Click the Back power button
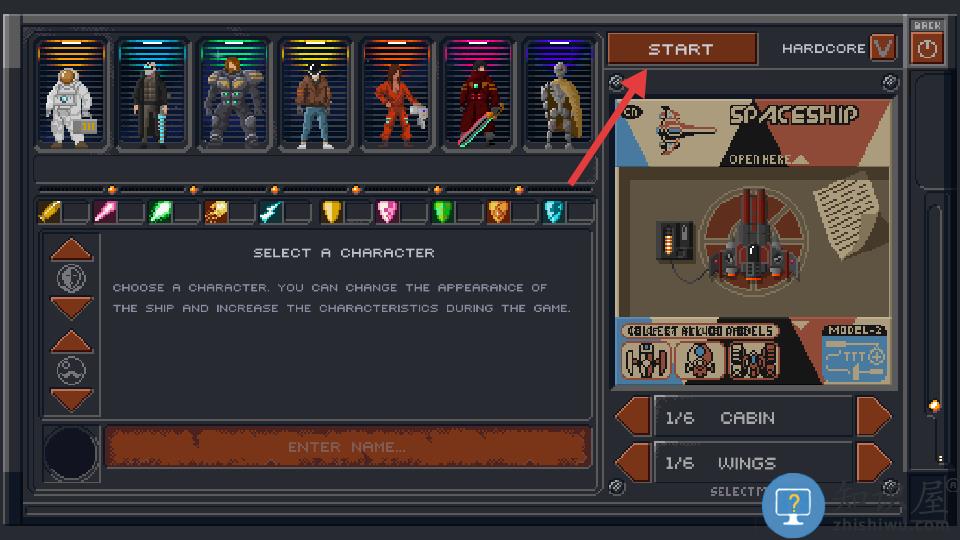 pos(928,48)
